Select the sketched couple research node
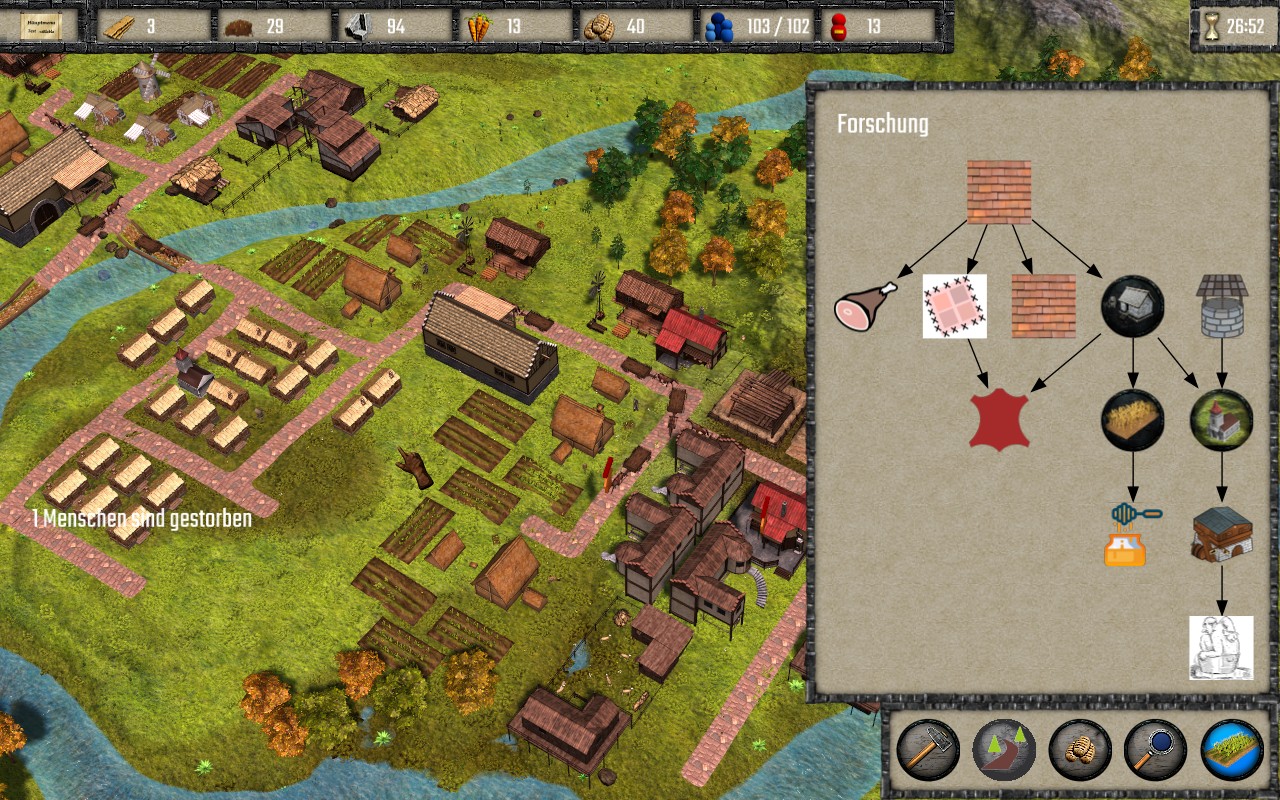1280x800 pixels. click(x=1221, y=647)
